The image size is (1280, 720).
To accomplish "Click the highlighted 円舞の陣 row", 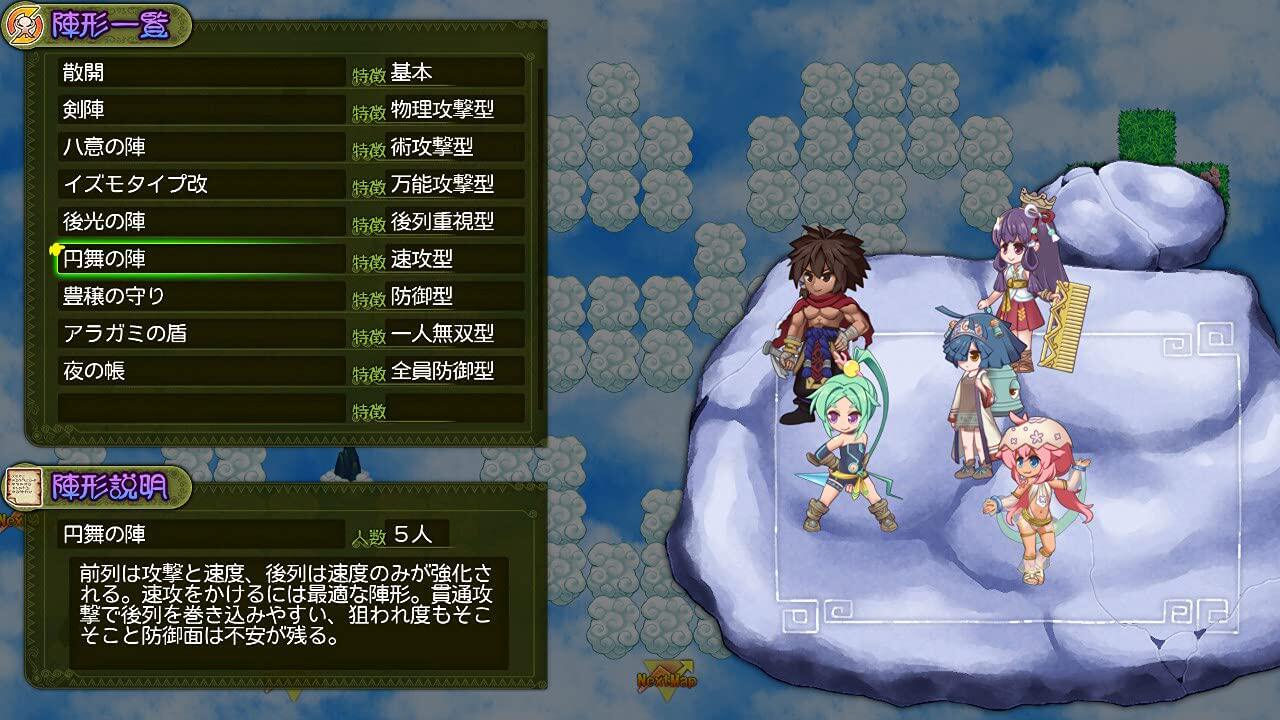I will click(x=200, y=259).
